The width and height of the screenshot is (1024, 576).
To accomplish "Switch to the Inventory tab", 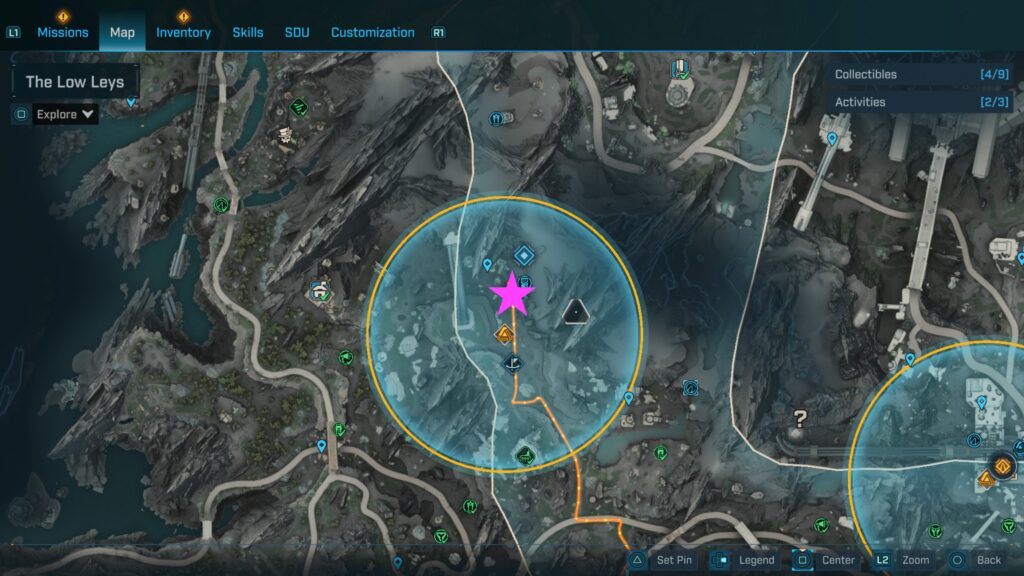I will [183, 32].
